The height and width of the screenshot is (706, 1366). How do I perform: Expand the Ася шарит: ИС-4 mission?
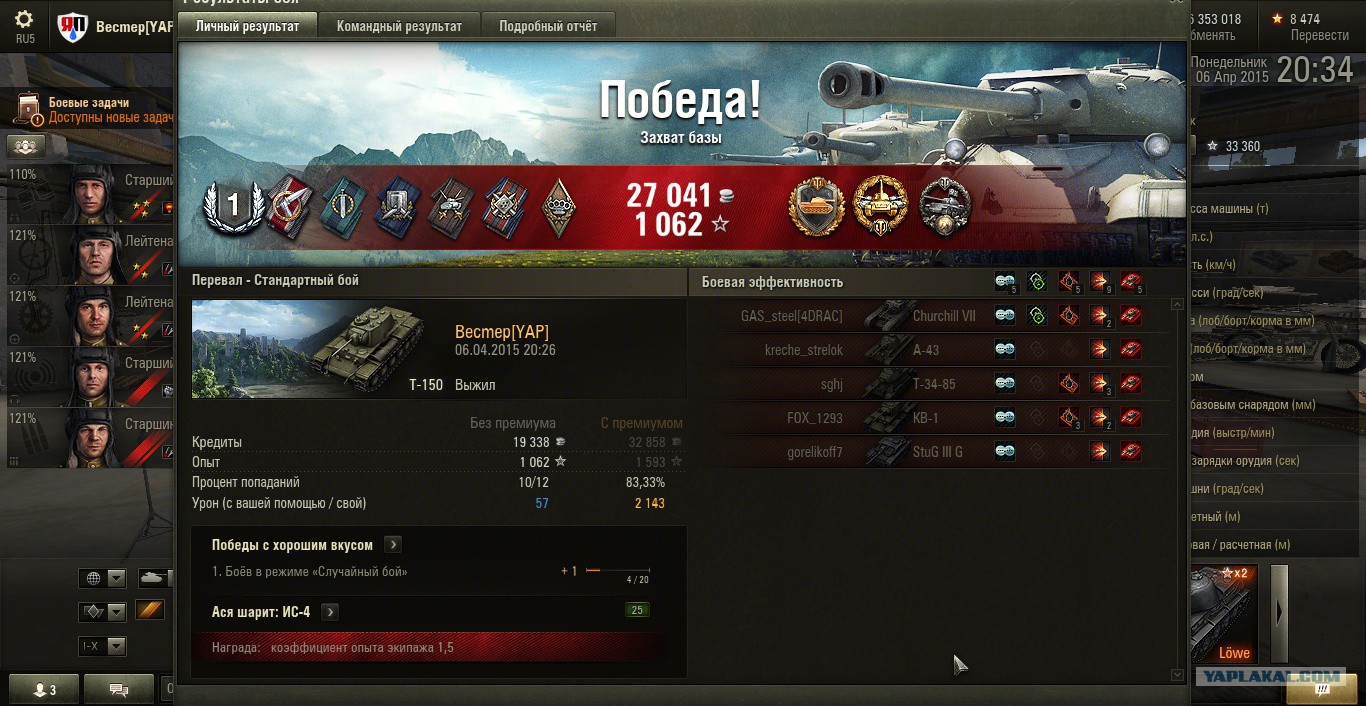[329, 612]
